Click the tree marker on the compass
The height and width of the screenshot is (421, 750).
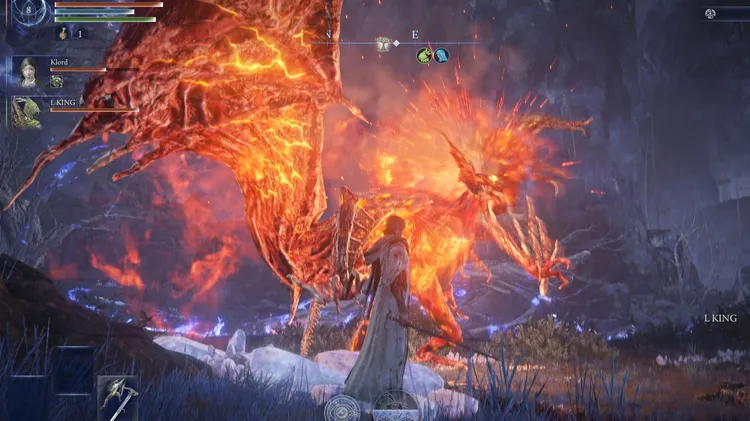tap(381, 43)
